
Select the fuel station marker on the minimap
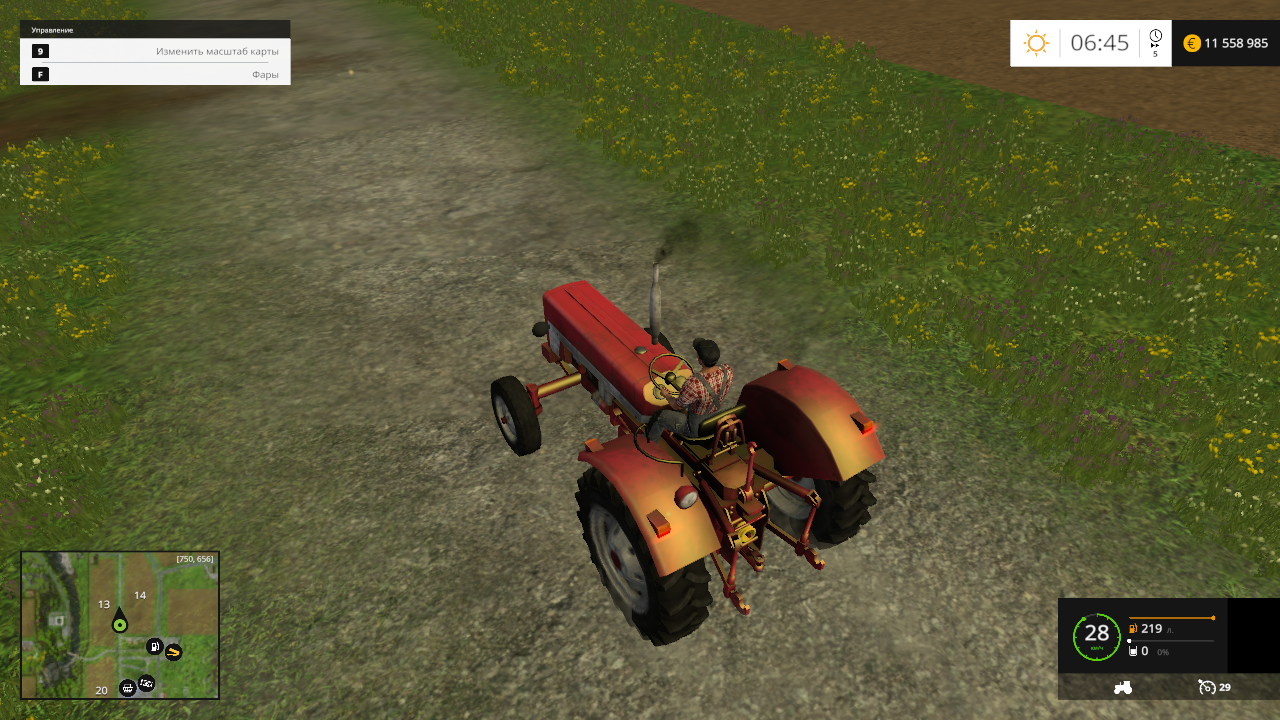coord(154,646)
